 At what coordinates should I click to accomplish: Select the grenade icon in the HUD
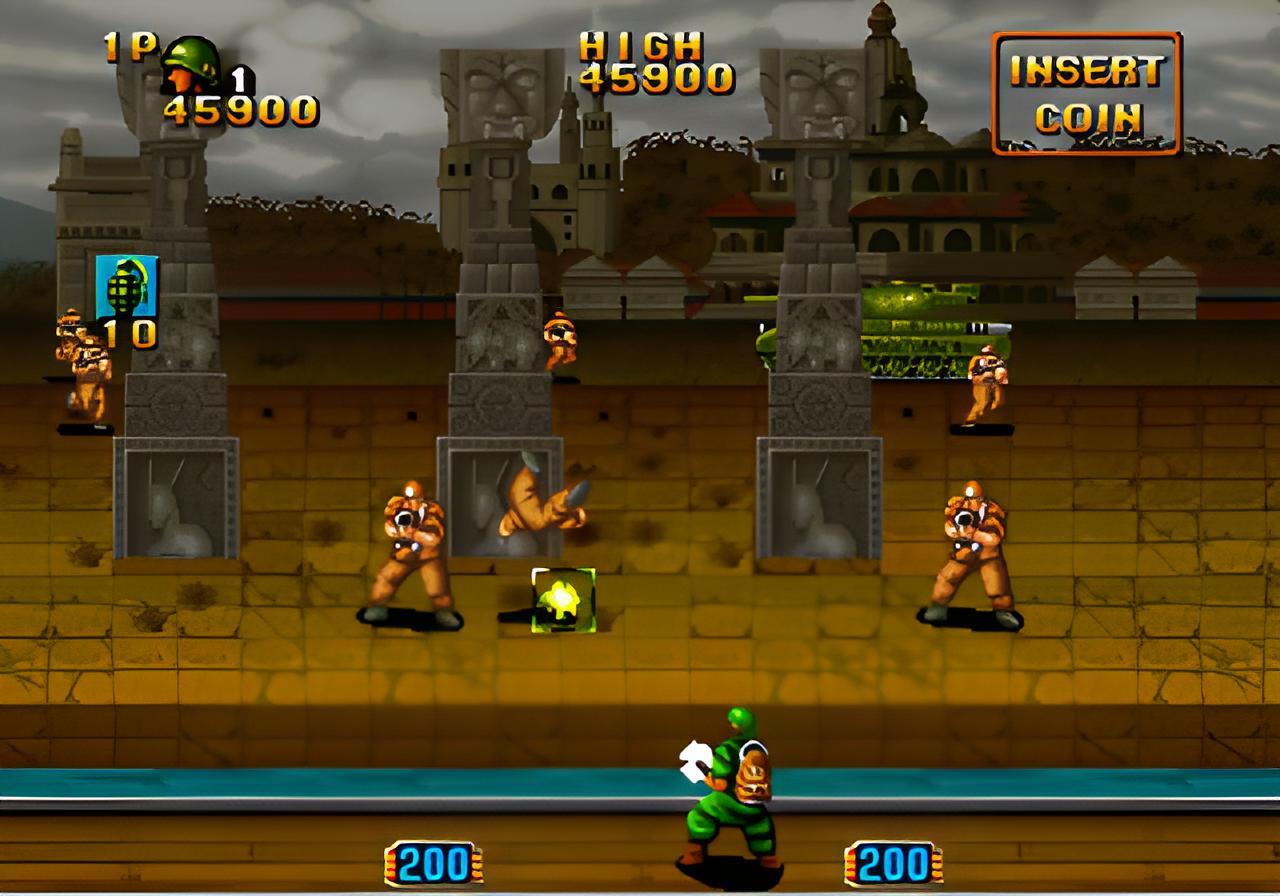pos(126,286)
